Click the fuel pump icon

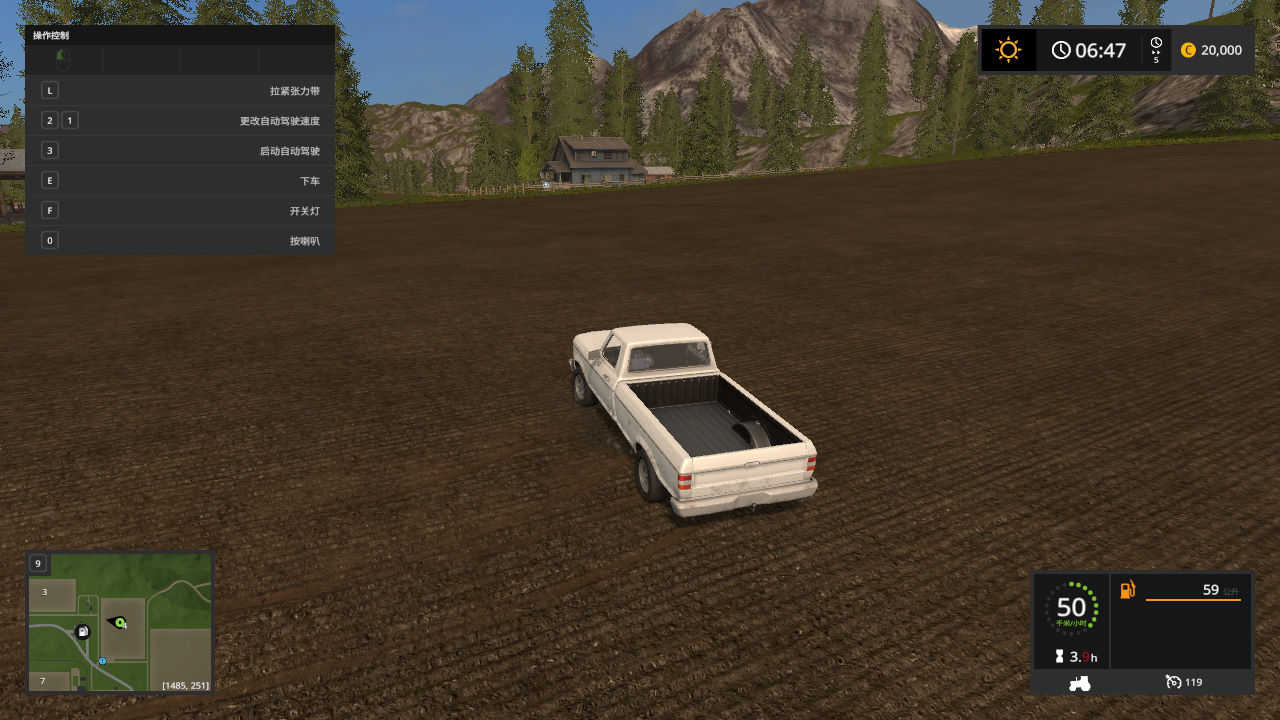(1127, 590)
